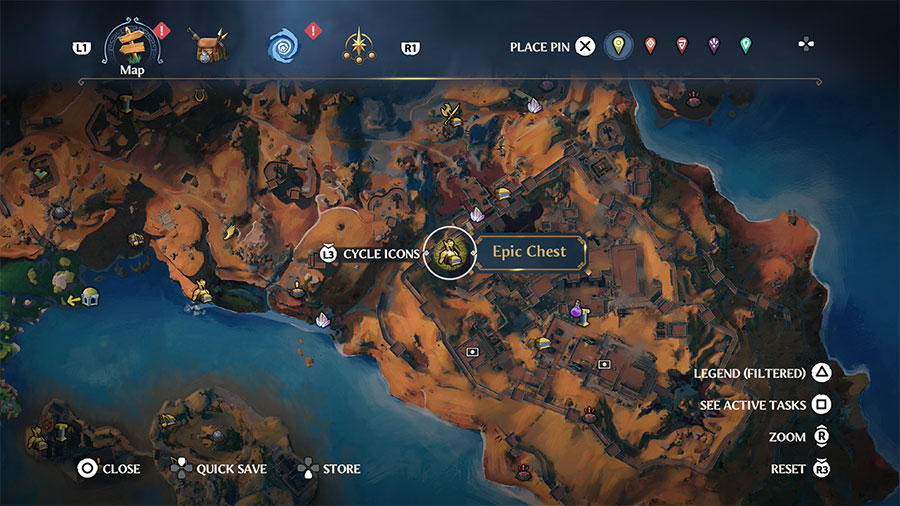Select the Map signpost tab
Screen dimensions: 900x506
tap(133, 44)
